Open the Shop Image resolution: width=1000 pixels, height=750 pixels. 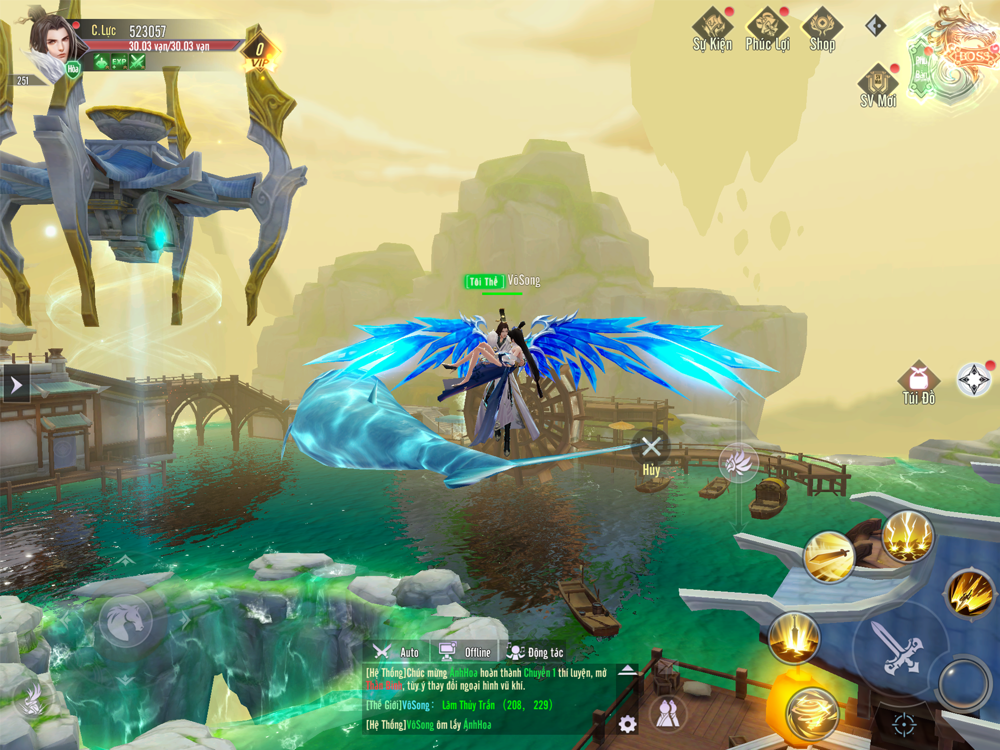(822, 27)
